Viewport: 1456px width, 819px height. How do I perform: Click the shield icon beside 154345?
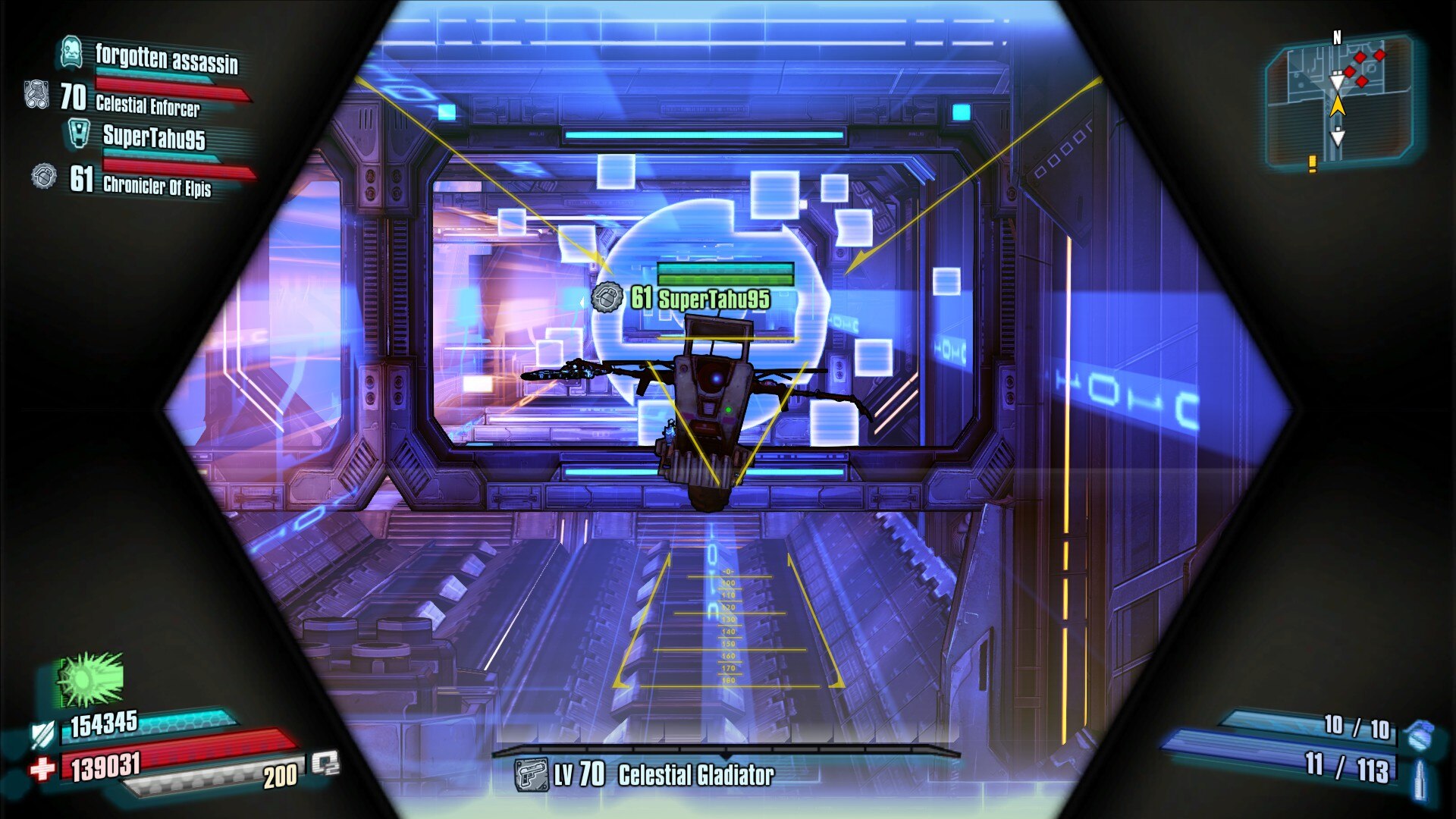tap(42, 733)
